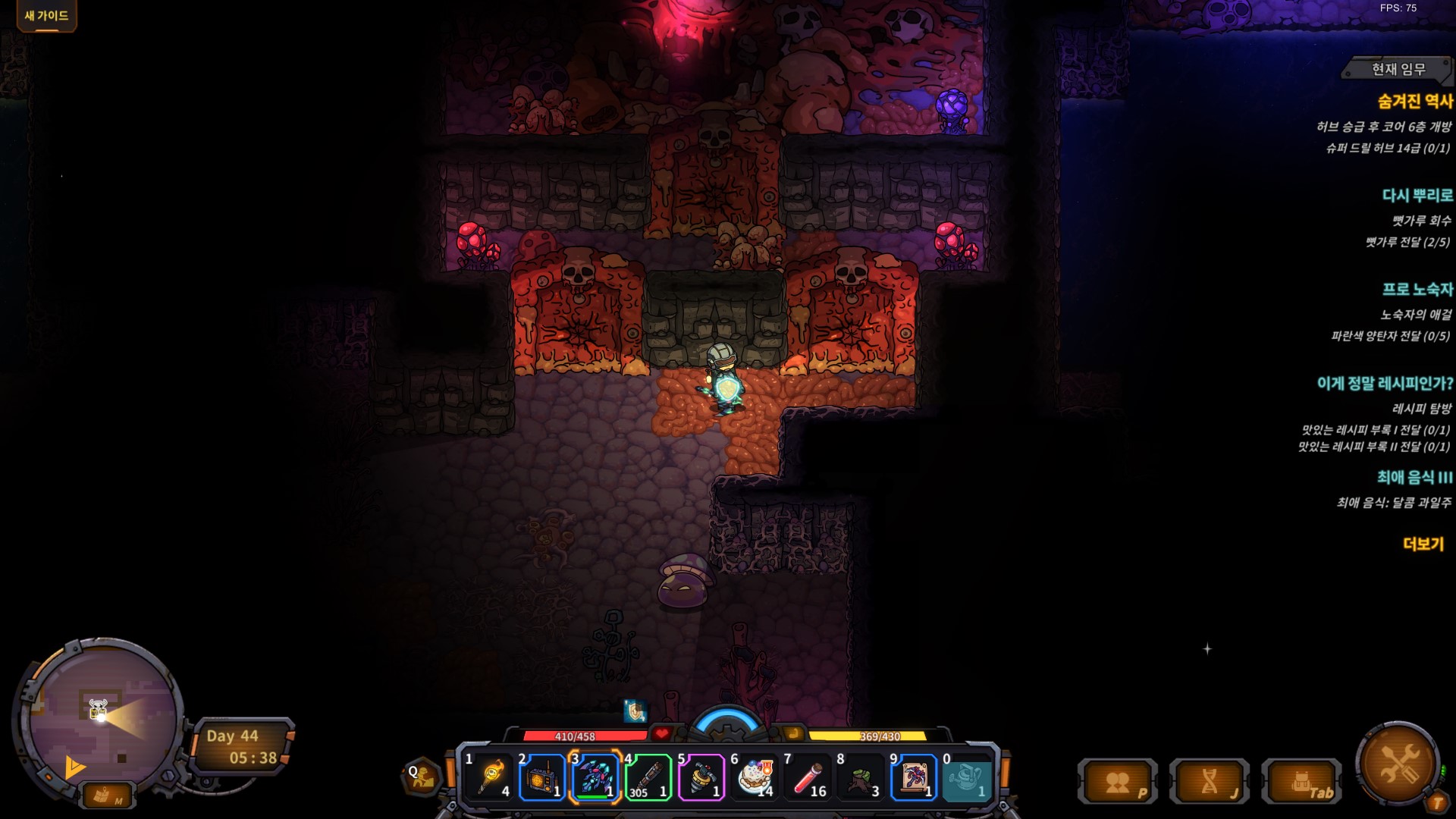Select the red potion vial slot
The width and height of the screenshot is (1456, 819).
[808, 777]
